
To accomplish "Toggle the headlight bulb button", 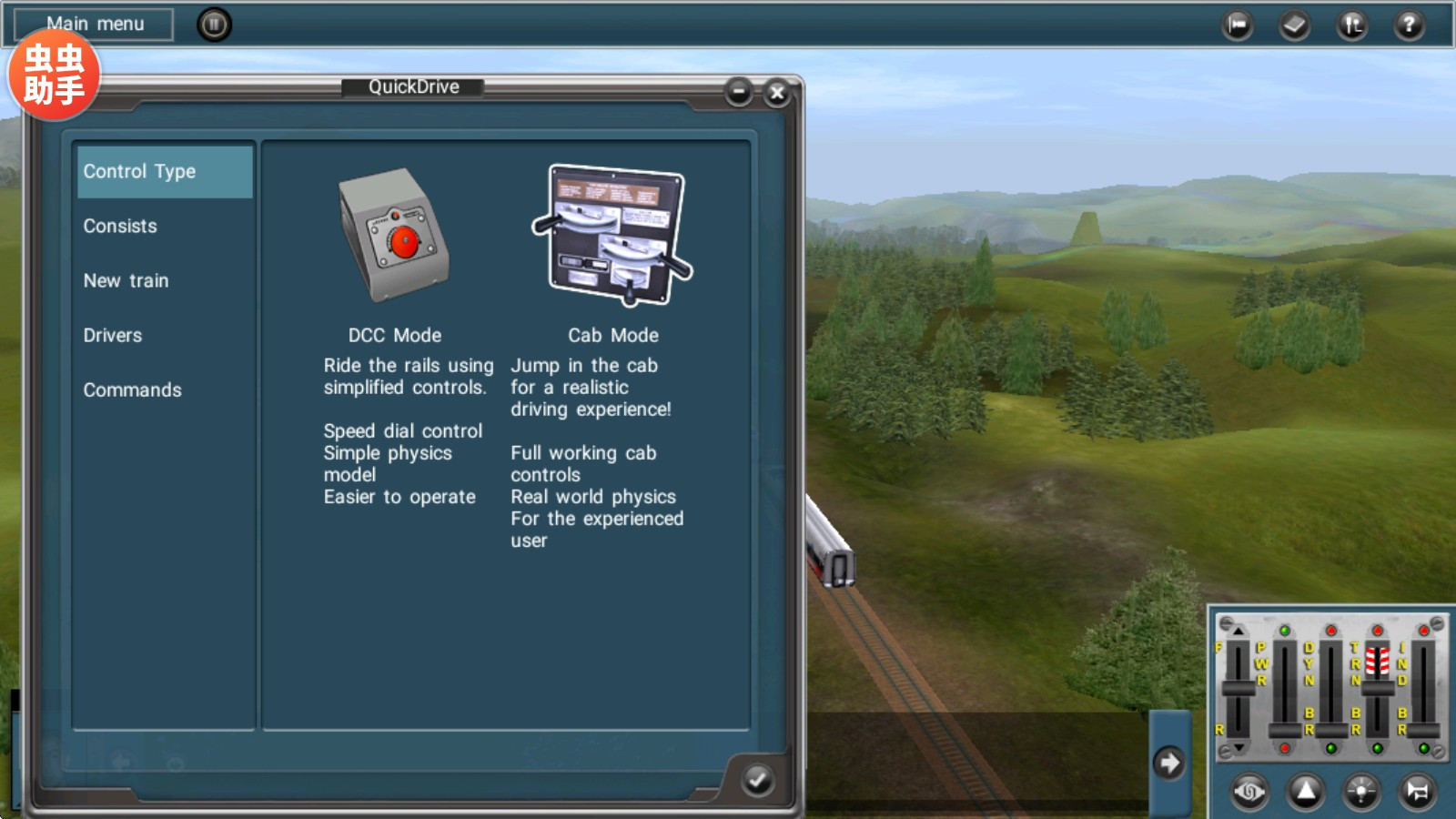I will pyautogui.click(x=1361, y=791).
